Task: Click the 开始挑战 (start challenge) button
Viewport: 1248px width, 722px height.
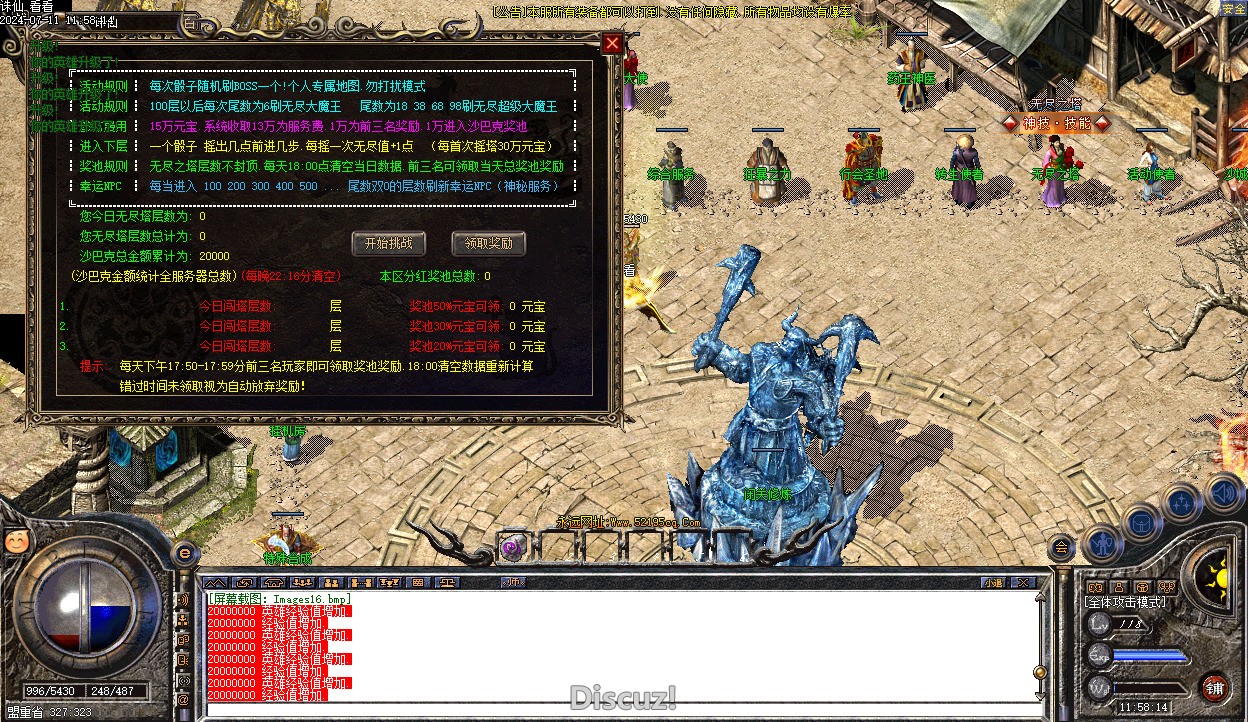Action: coord(388,243)
